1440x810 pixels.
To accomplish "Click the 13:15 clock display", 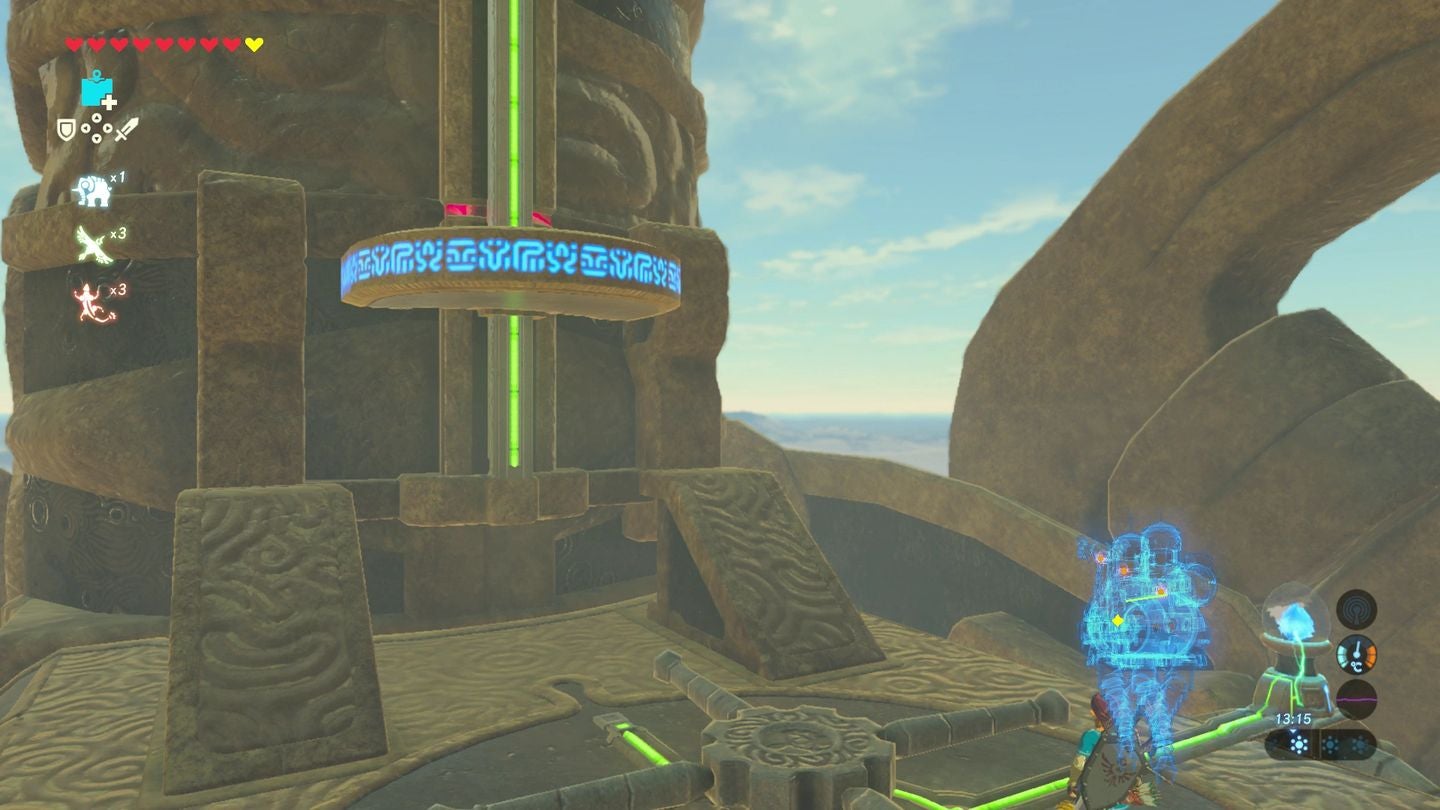I will [x=1293, y=719].
